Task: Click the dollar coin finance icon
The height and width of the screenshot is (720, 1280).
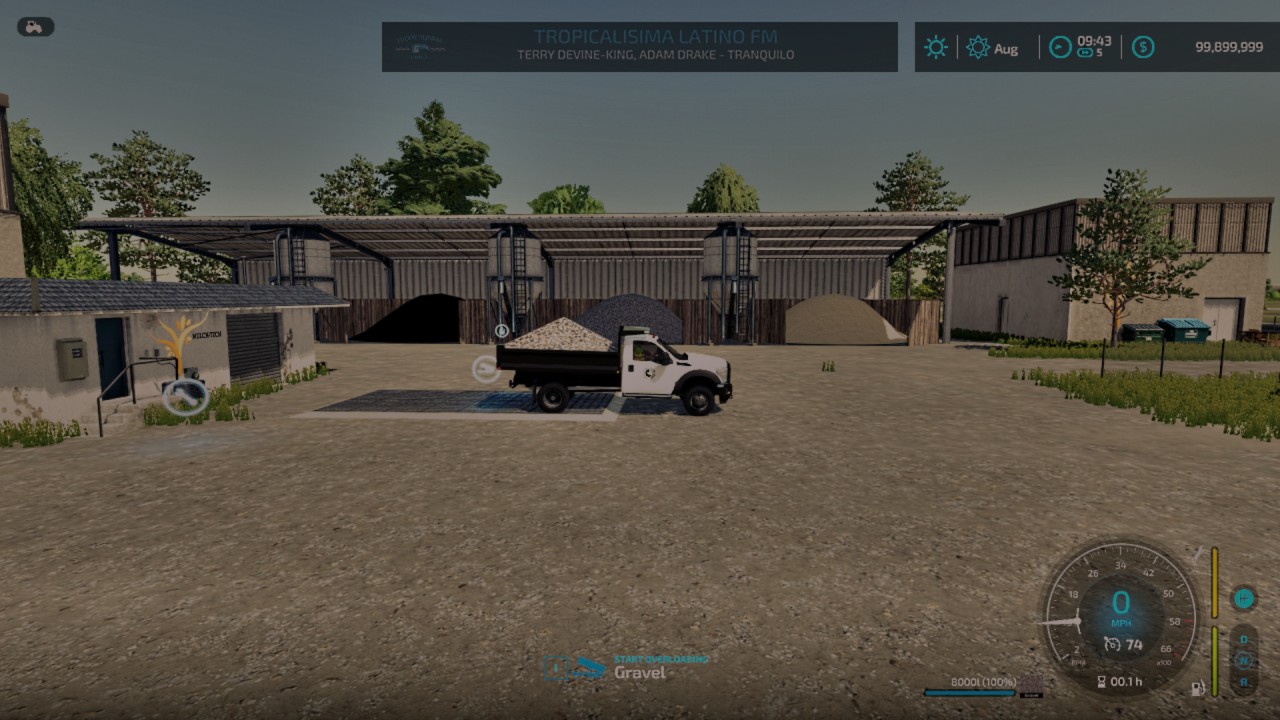Action: pyautogui.click(x=1141, y=46)
